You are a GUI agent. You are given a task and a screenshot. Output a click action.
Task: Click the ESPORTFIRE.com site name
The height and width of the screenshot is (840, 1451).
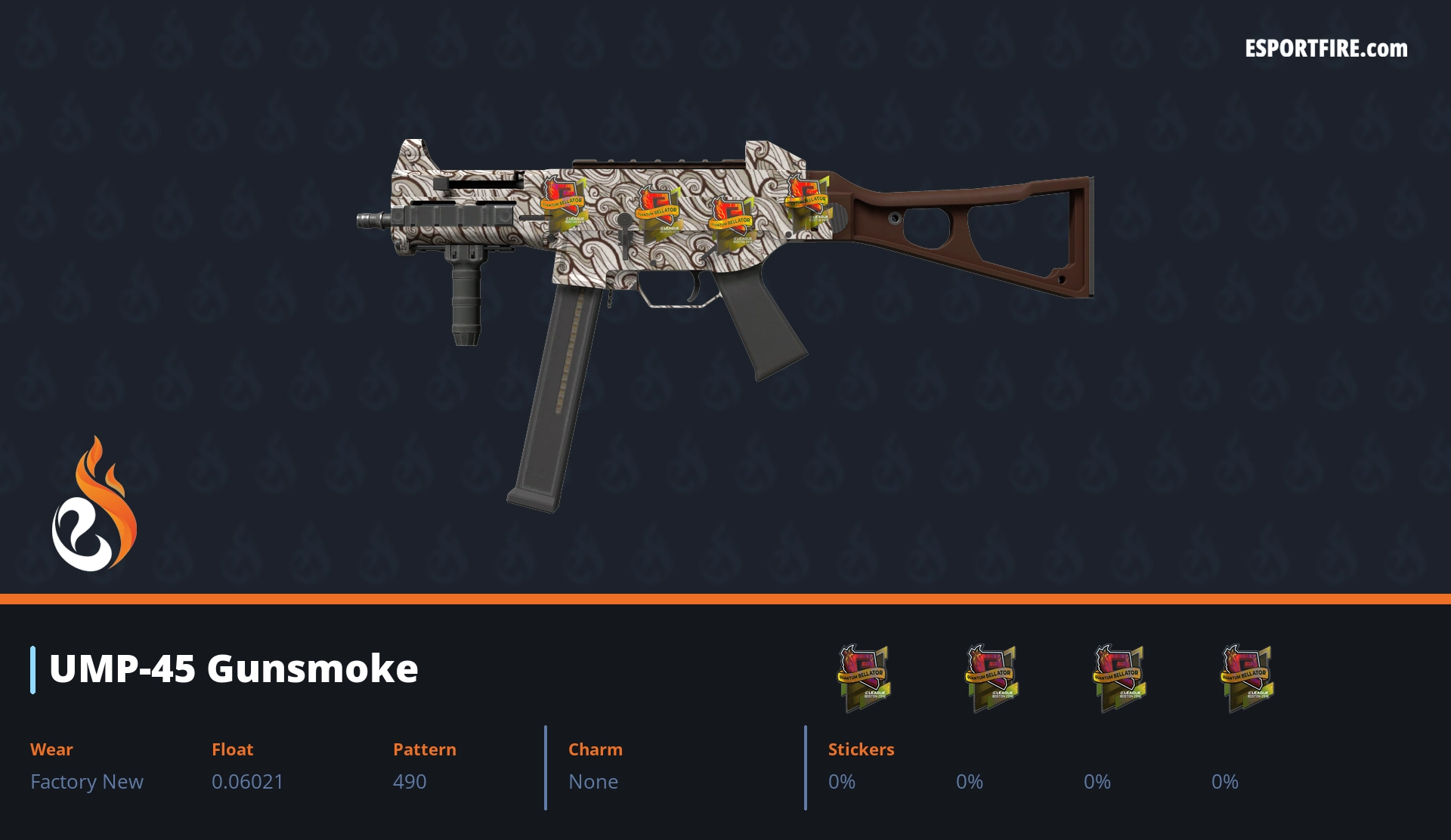tap(1326, 49)
